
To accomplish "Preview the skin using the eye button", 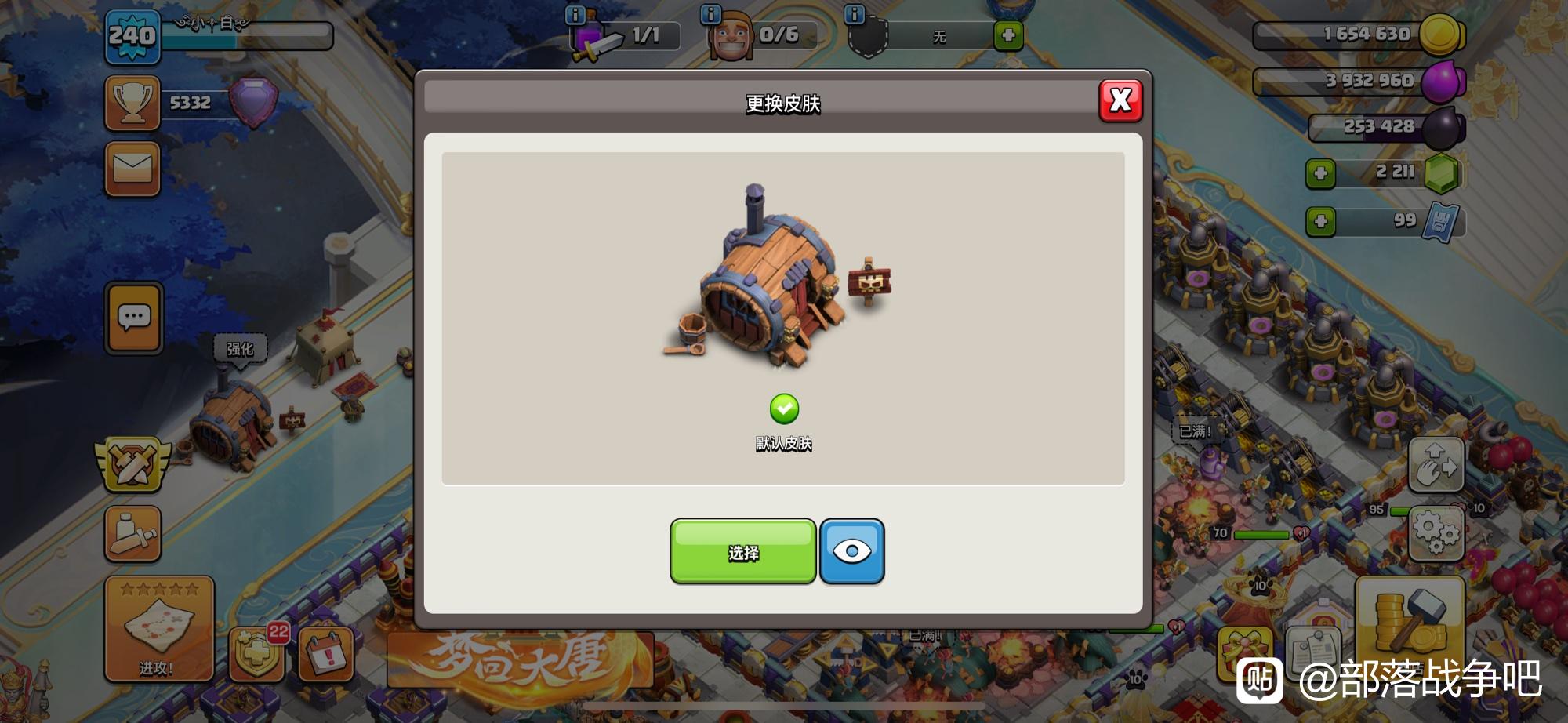I will [x=852, y=552].
